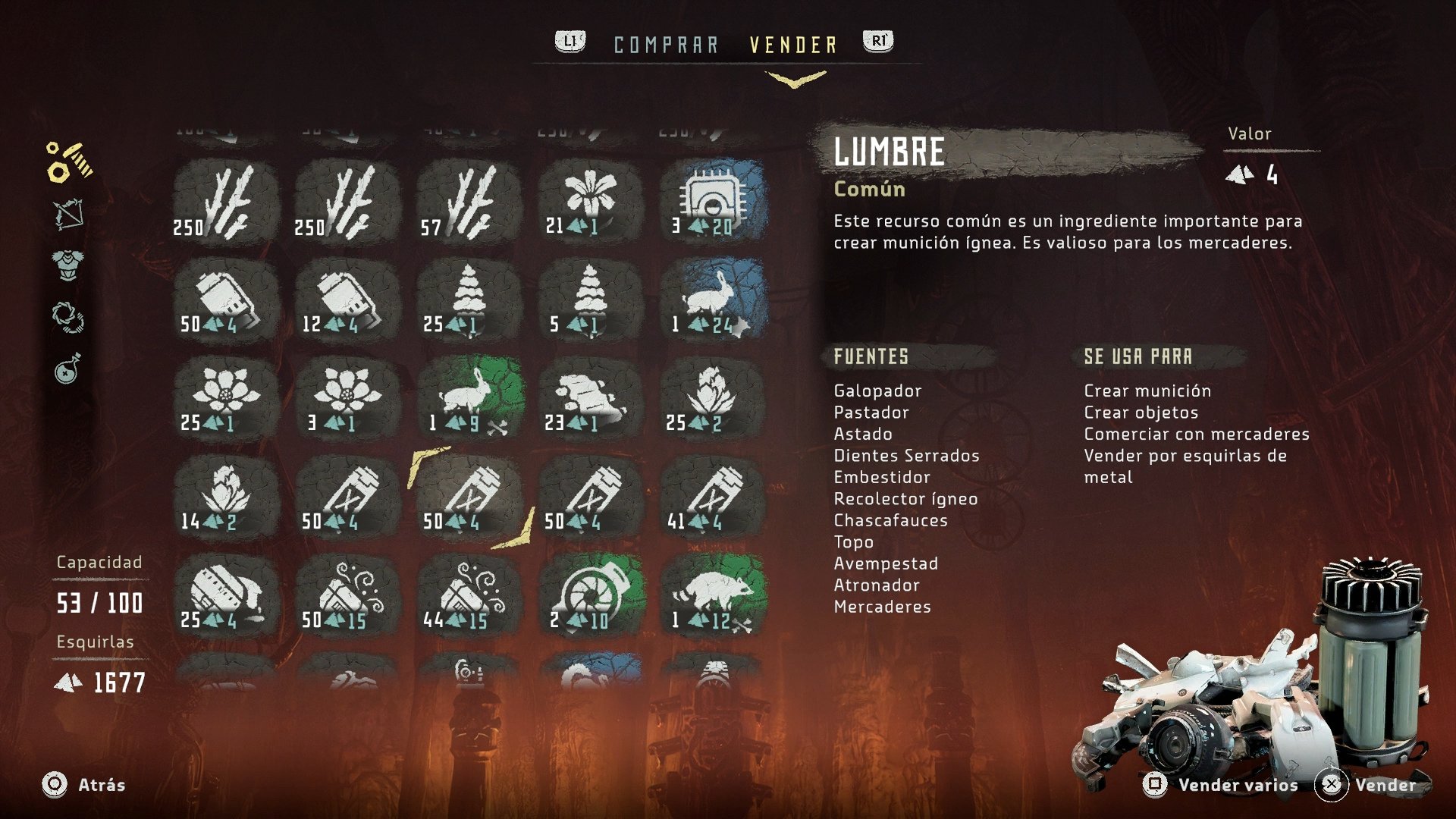Viewport: 1456px width, 819px height.
Task: Open the outfits category armor icon
Action: pos(67,265)
